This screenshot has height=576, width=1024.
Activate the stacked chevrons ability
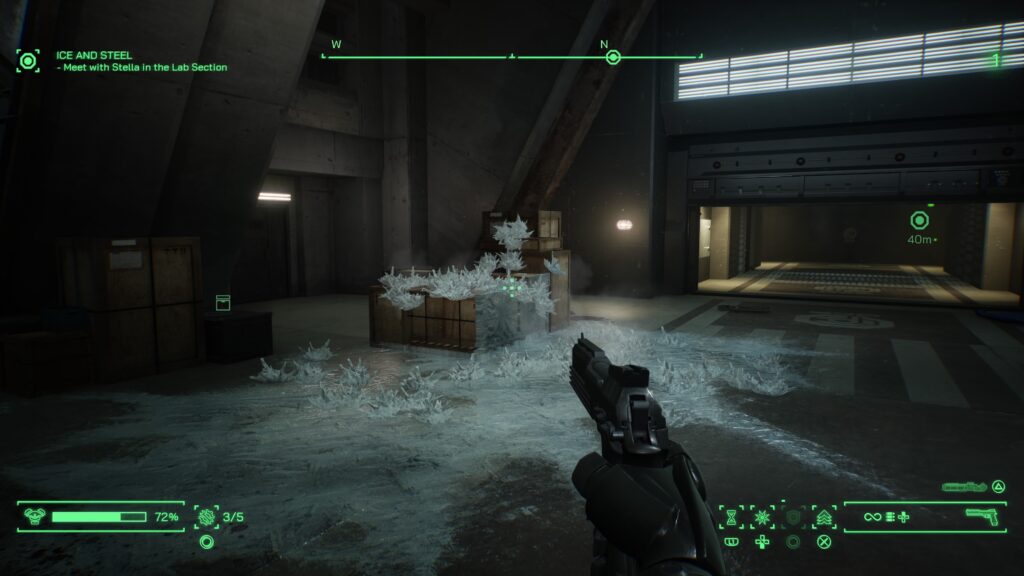point(824,517)
